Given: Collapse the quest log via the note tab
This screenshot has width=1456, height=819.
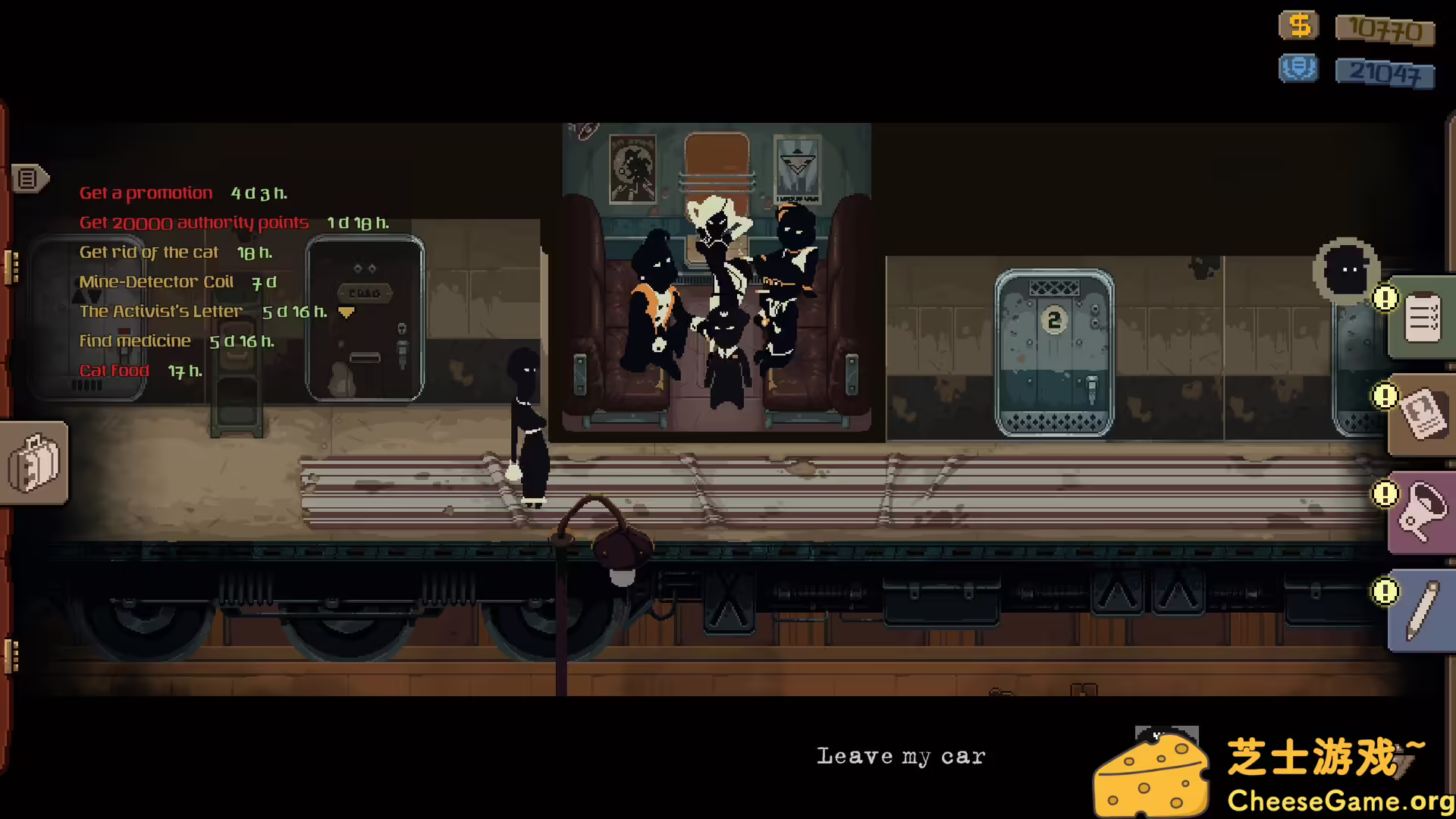Looking at the screenshot, I should click(29, 180).
